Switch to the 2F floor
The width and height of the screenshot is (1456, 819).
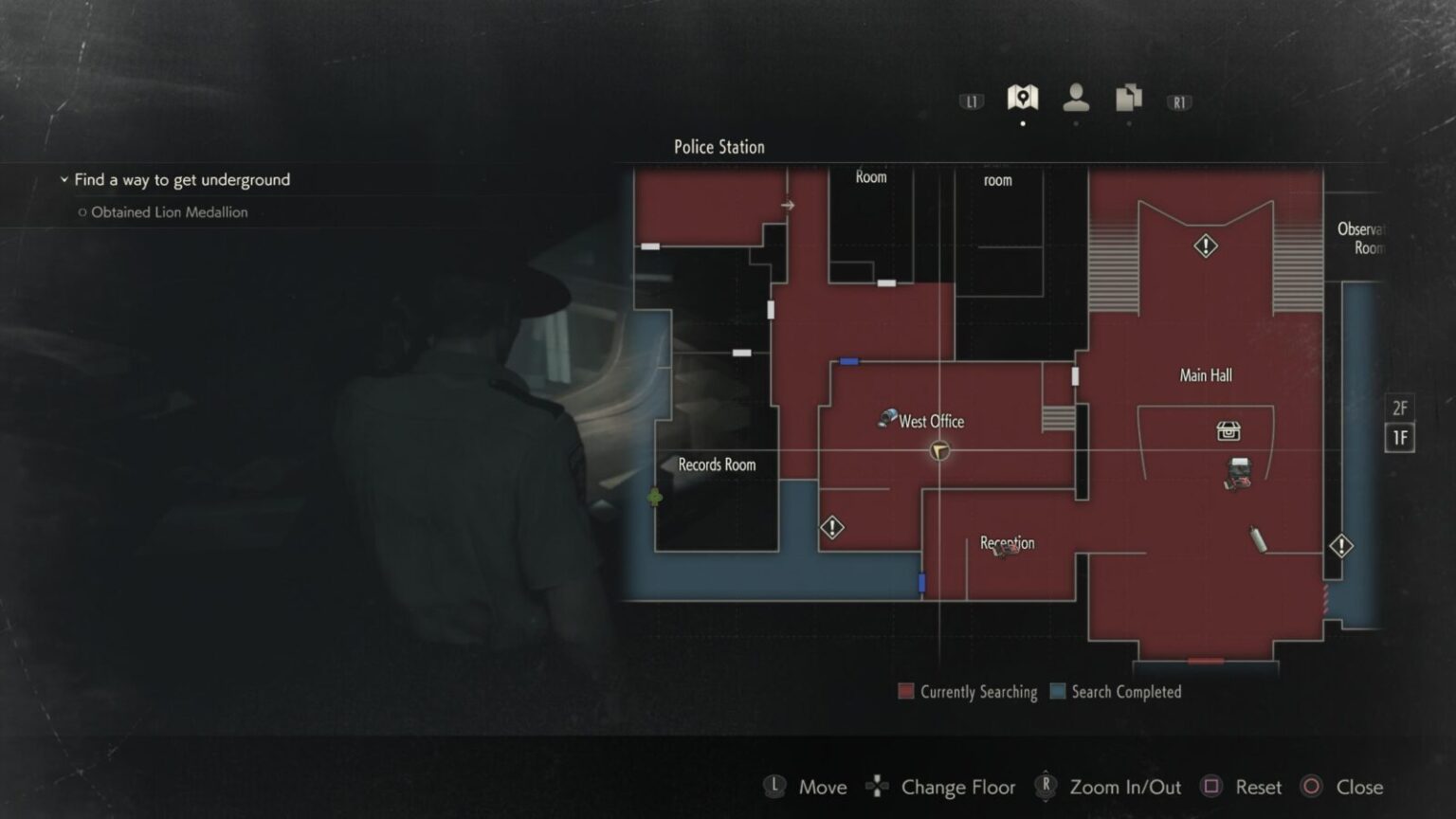pos(1400,409)
